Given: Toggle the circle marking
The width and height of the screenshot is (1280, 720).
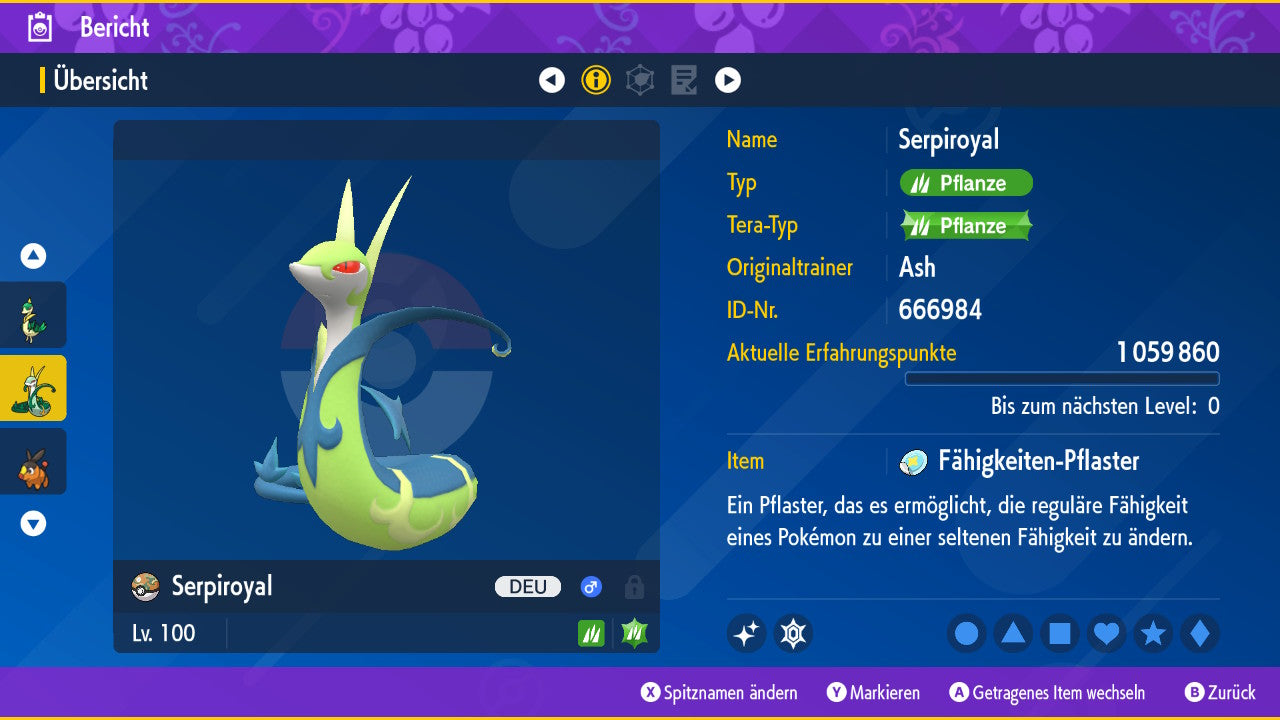Looking at the screenshot, I should tap(967, 634).
